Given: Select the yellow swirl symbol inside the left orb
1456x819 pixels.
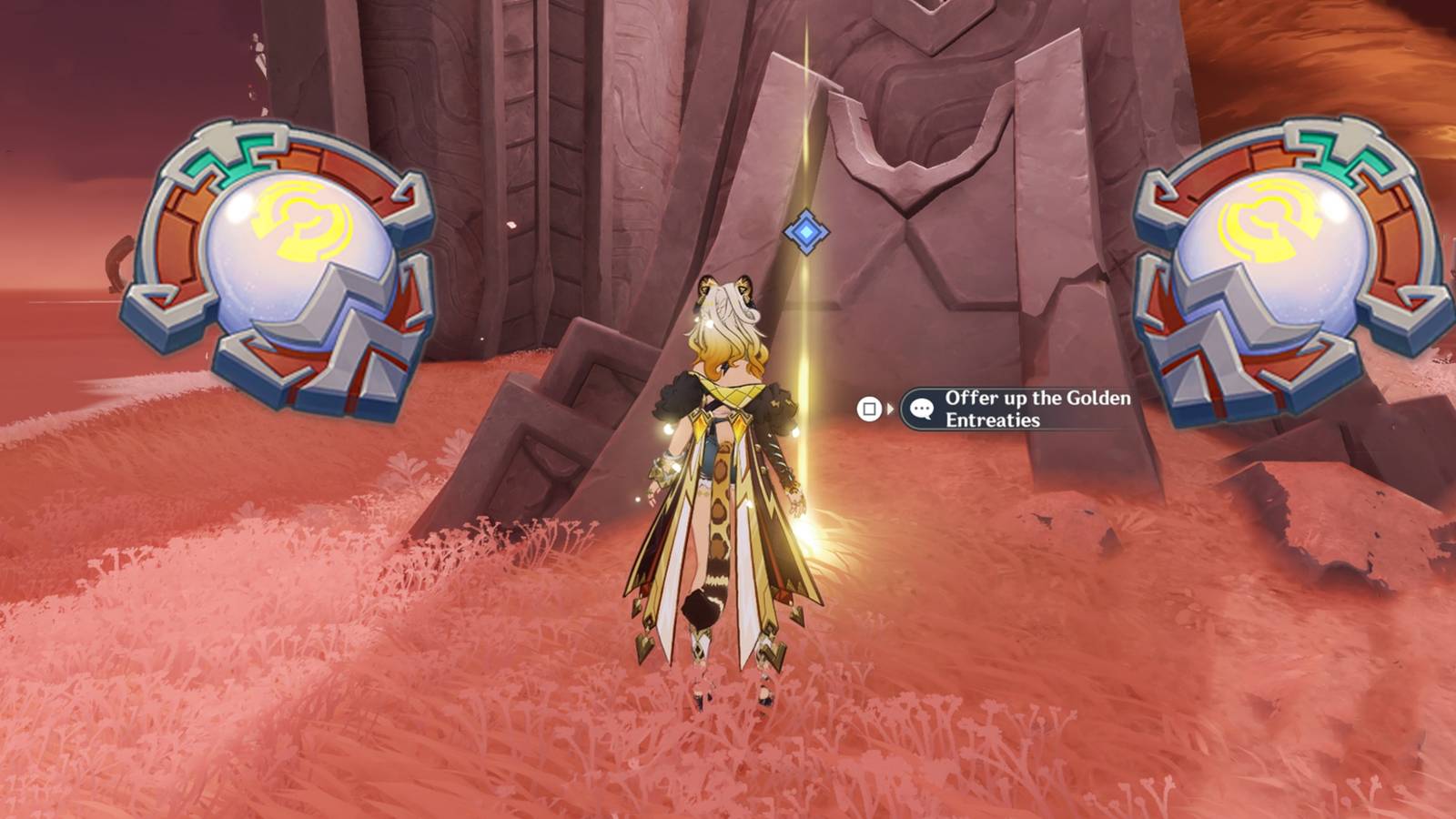Looking at the screenshot, I should [x=300, y=221].
